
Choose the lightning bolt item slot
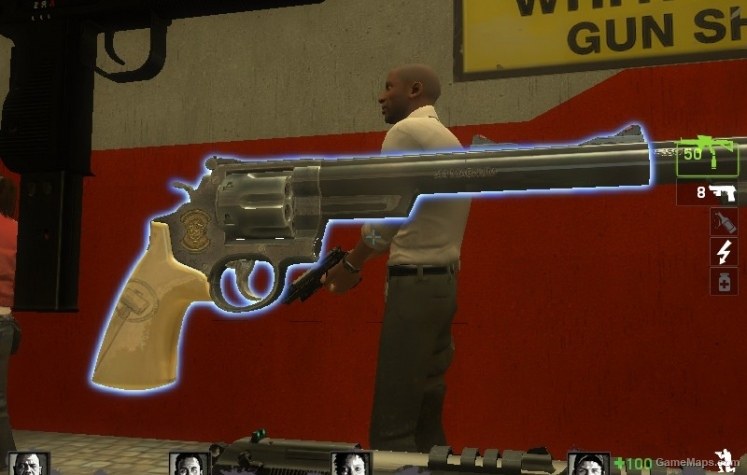[x=724, y=252]
